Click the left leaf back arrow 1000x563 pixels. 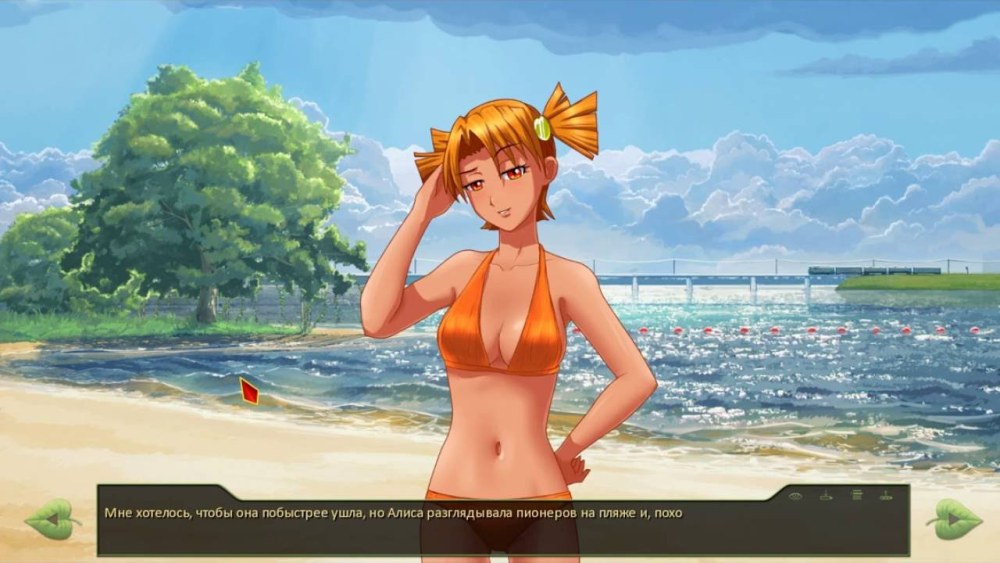[x=52, y=519]
